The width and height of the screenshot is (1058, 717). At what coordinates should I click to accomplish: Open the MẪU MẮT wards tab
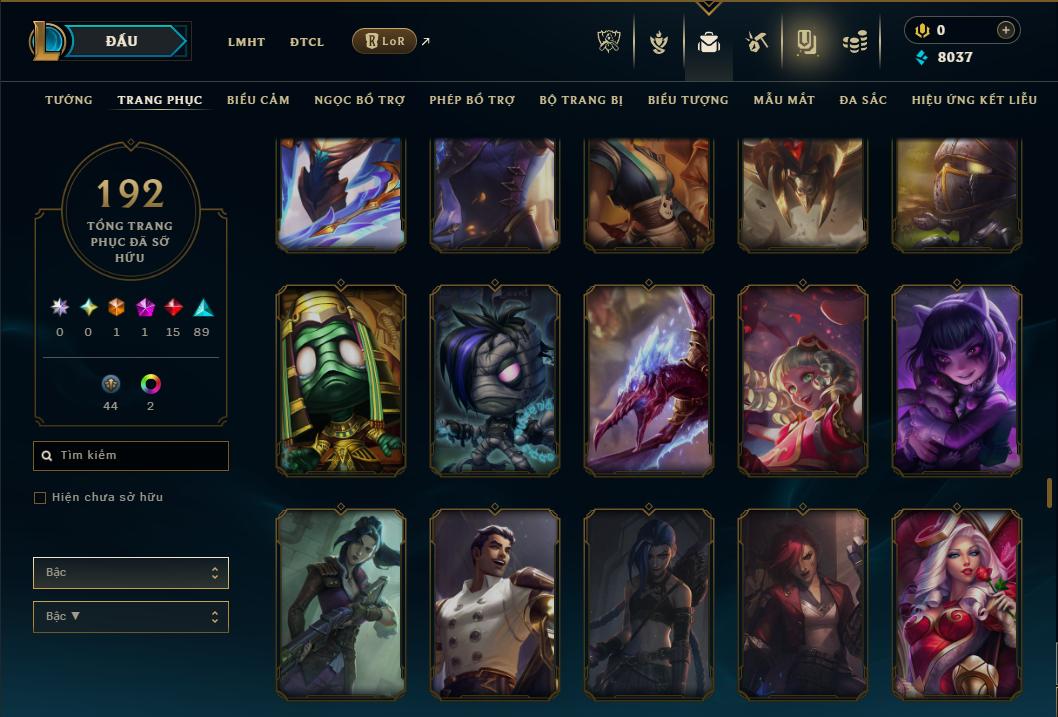[784, 100]
